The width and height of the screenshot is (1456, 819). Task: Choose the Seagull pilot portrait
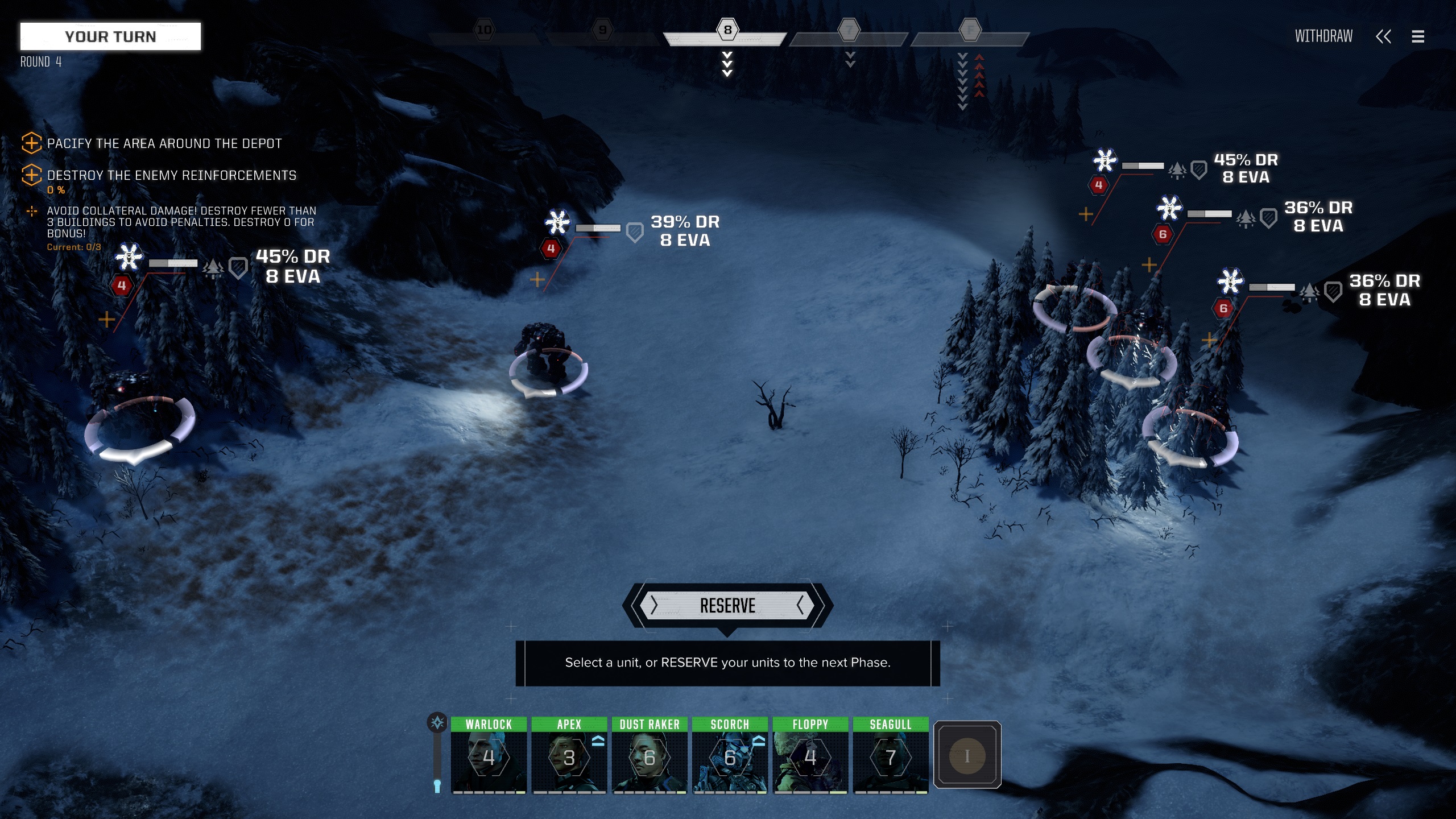pyautogui.click(x=891, y=756)
